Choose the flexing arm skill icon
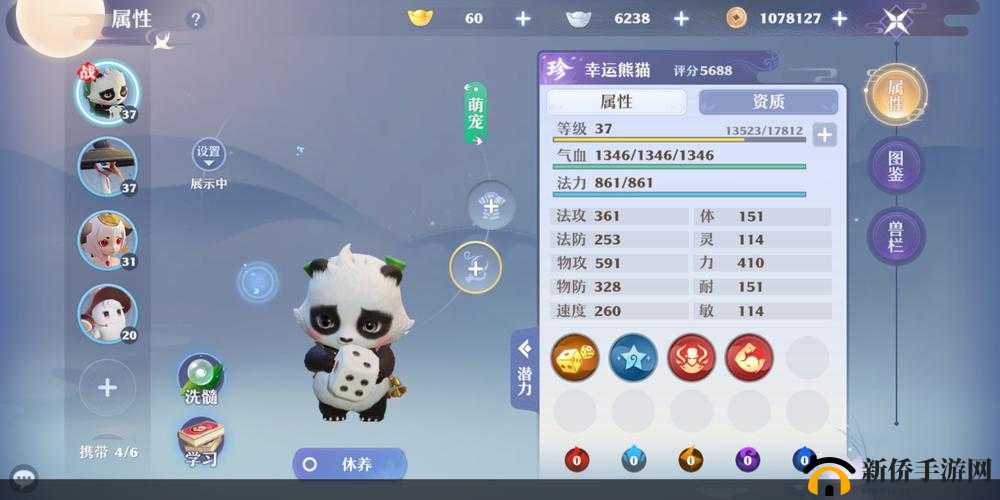Screen dimensions: 1000x500 point(749,357)
